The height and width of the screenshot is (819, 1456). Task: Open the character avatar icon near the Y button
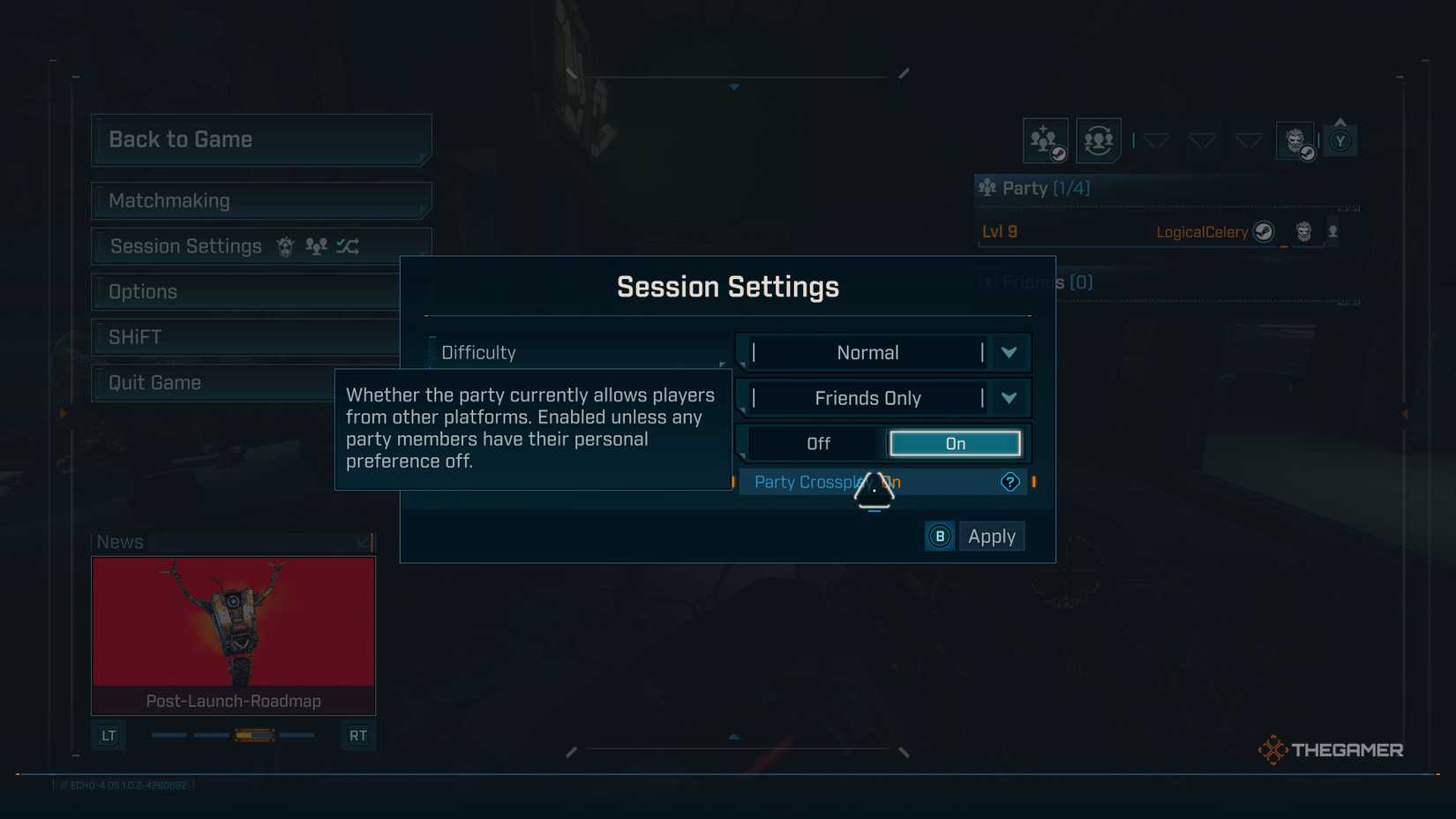coord(1295,139)
